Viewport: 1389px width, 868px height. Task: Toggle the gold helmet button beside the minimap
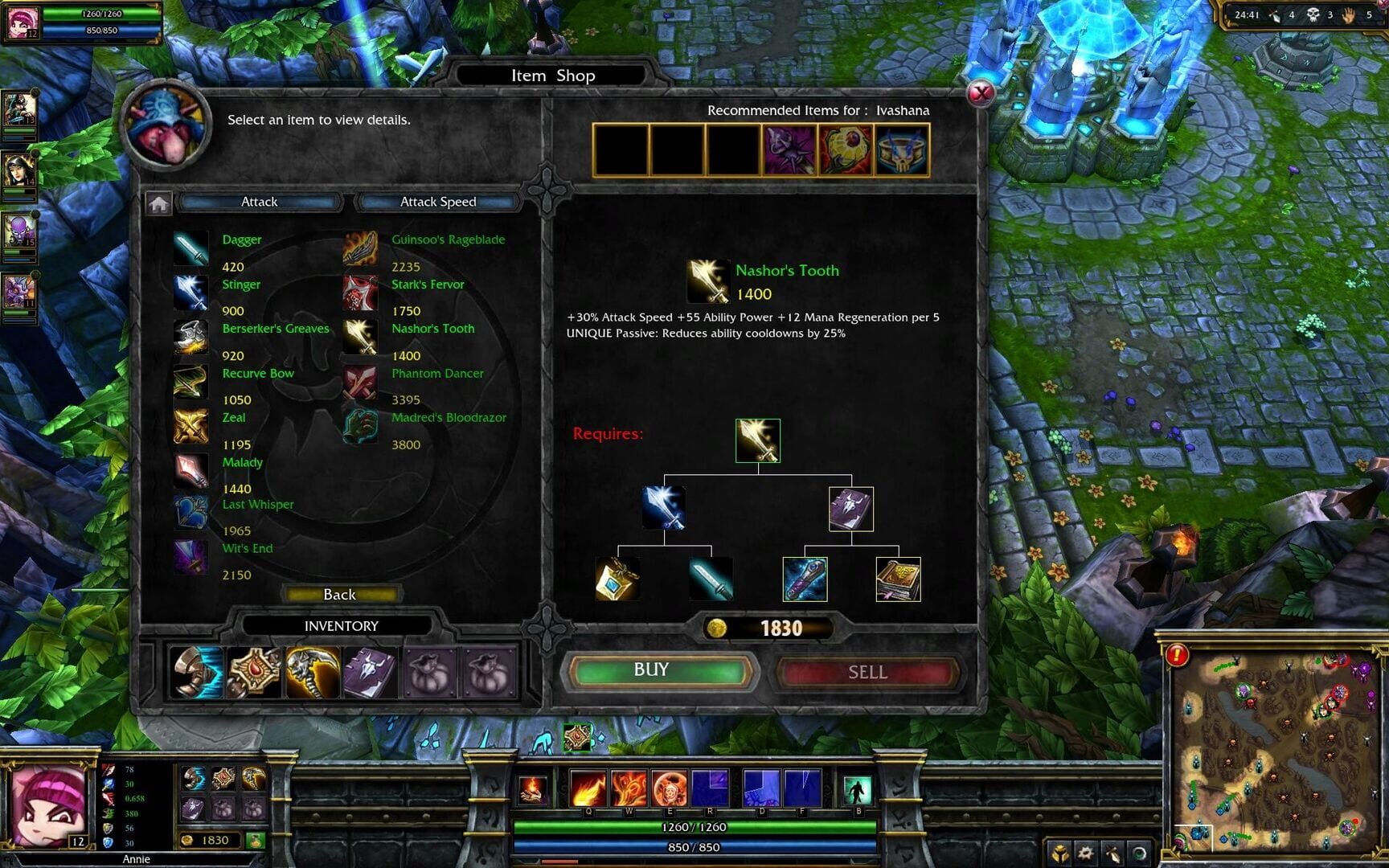(1061, 854)
